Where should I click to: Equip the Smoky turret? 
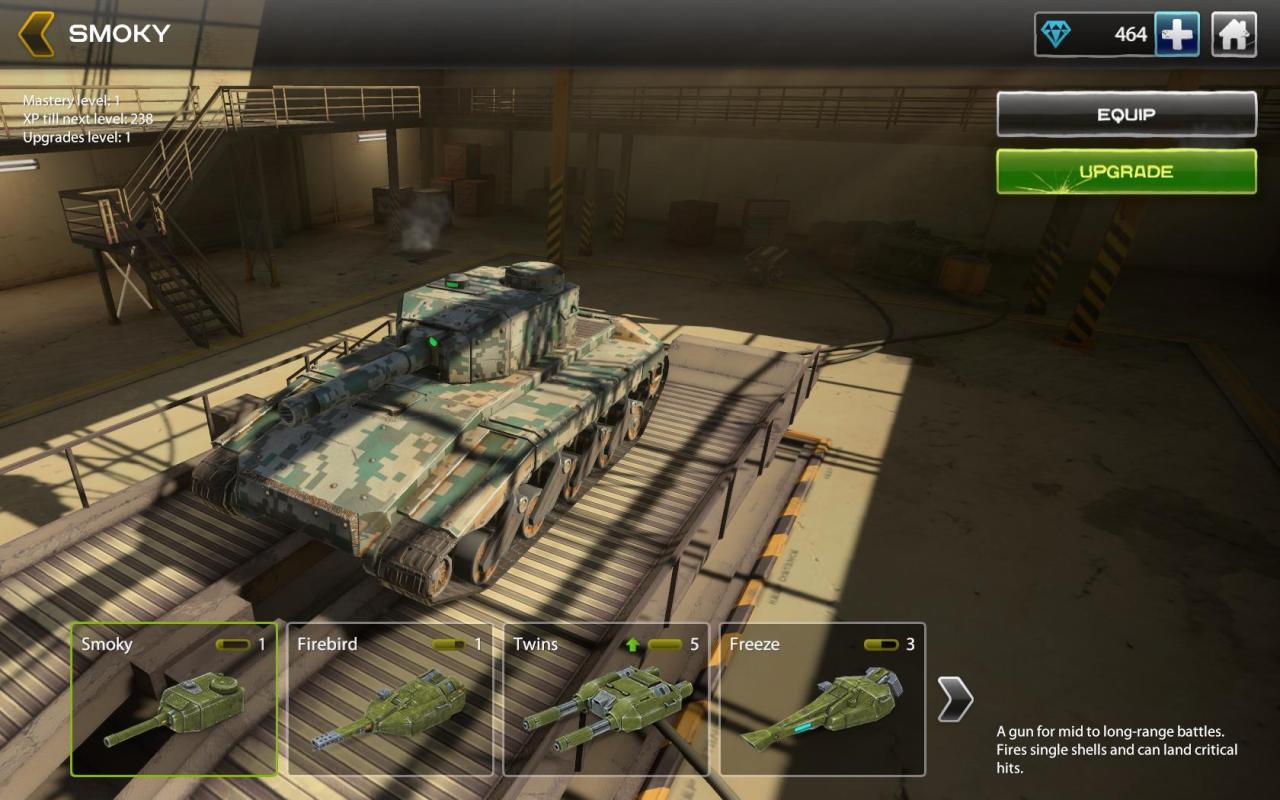[x=1126, y=114]
